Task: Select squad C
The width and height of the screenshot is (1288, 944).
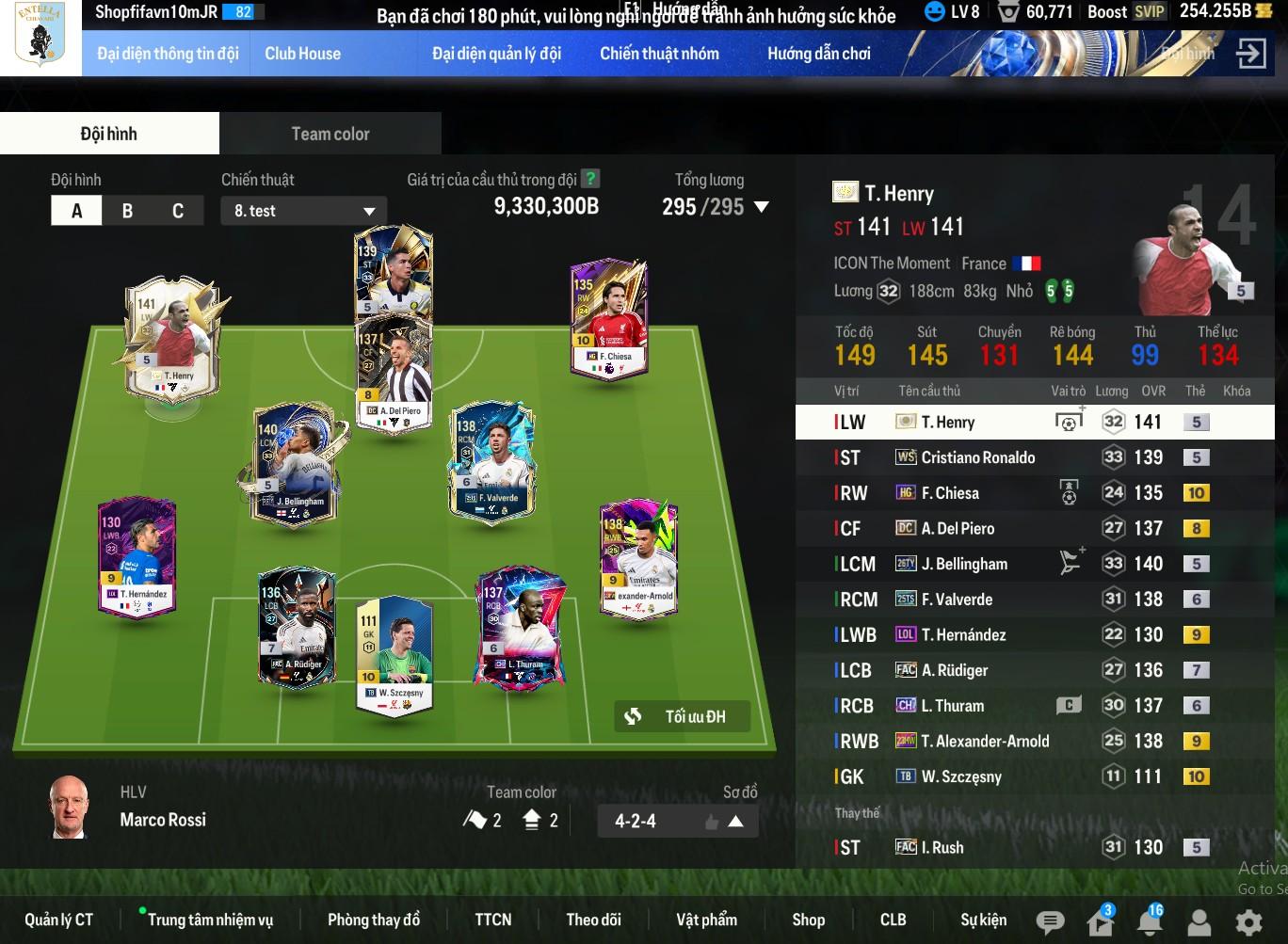Action: tap(178, 211)
